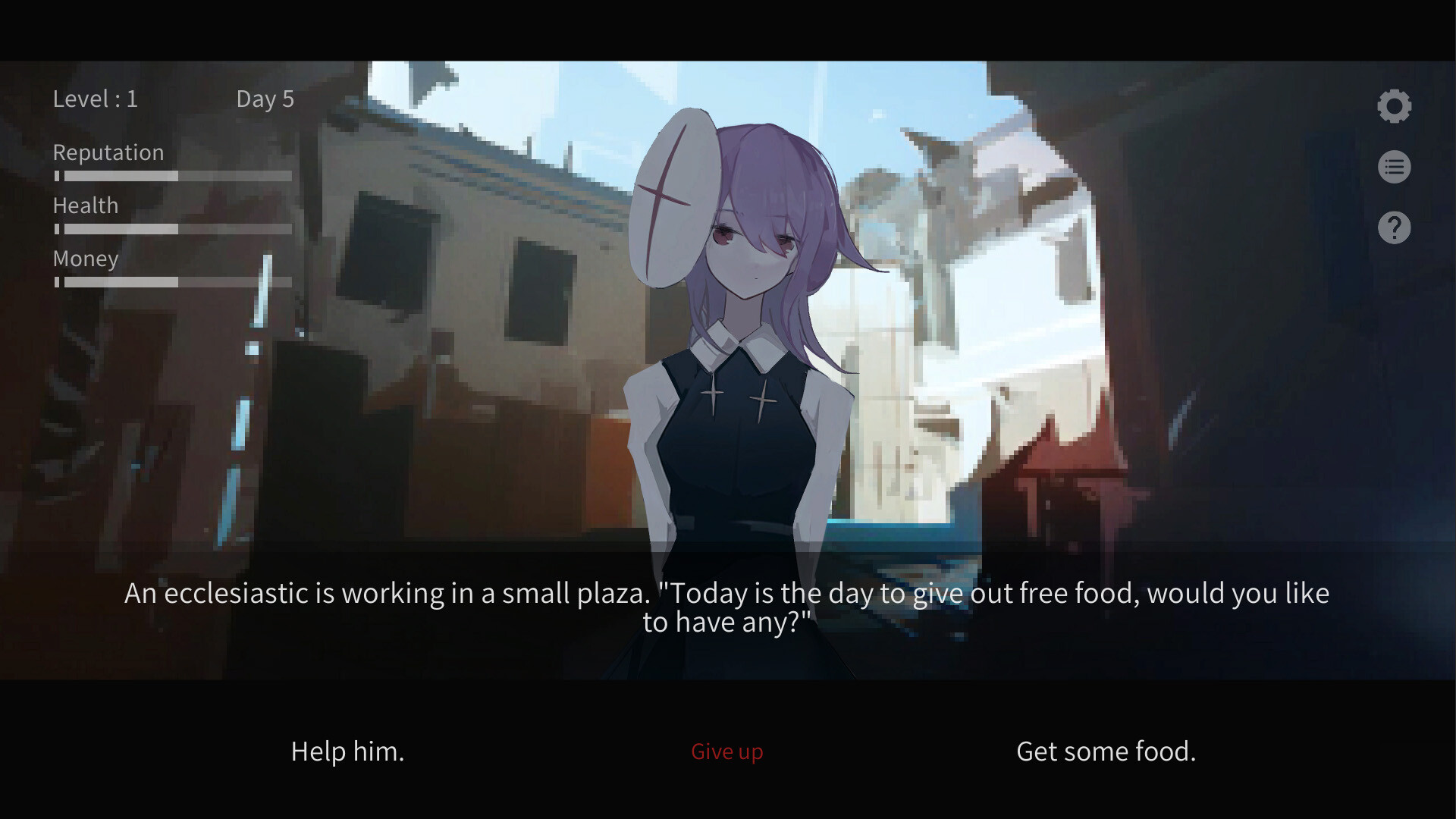Open the settings gear icon

(x=1393, y=105)
